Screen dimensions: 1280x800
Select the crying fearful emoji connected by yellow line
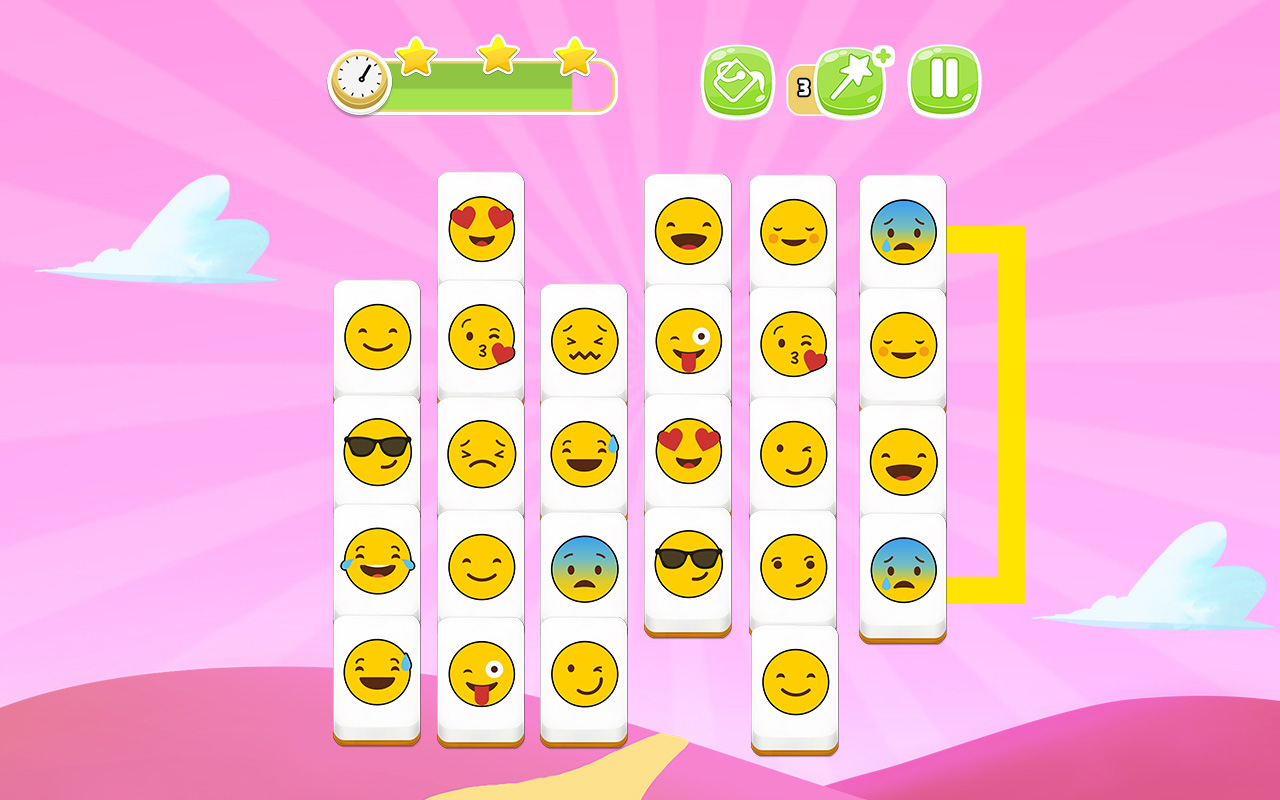[900, 232]
